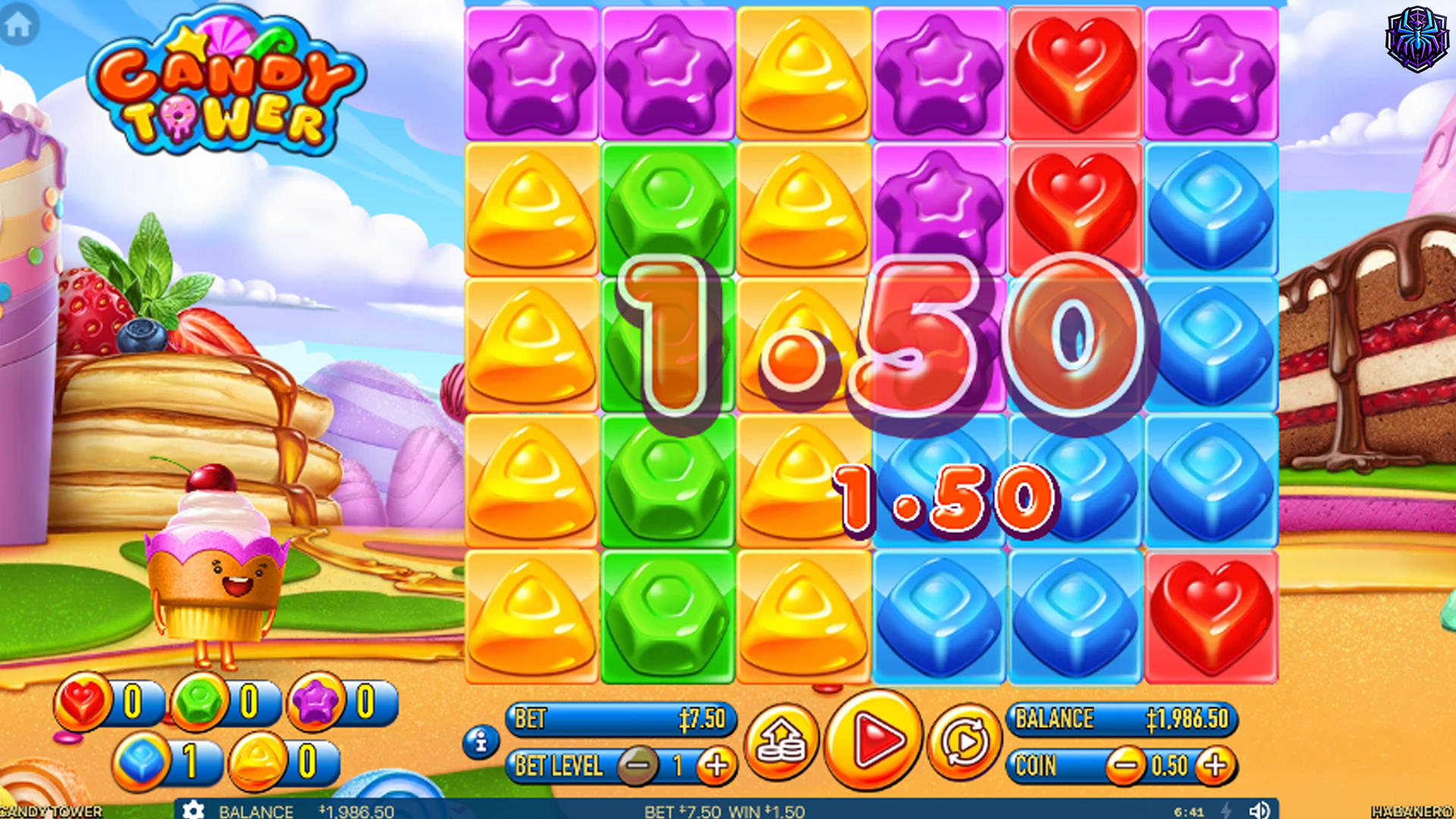
Task: Open the buy feature coins icon
Action: tap(785, 742)
